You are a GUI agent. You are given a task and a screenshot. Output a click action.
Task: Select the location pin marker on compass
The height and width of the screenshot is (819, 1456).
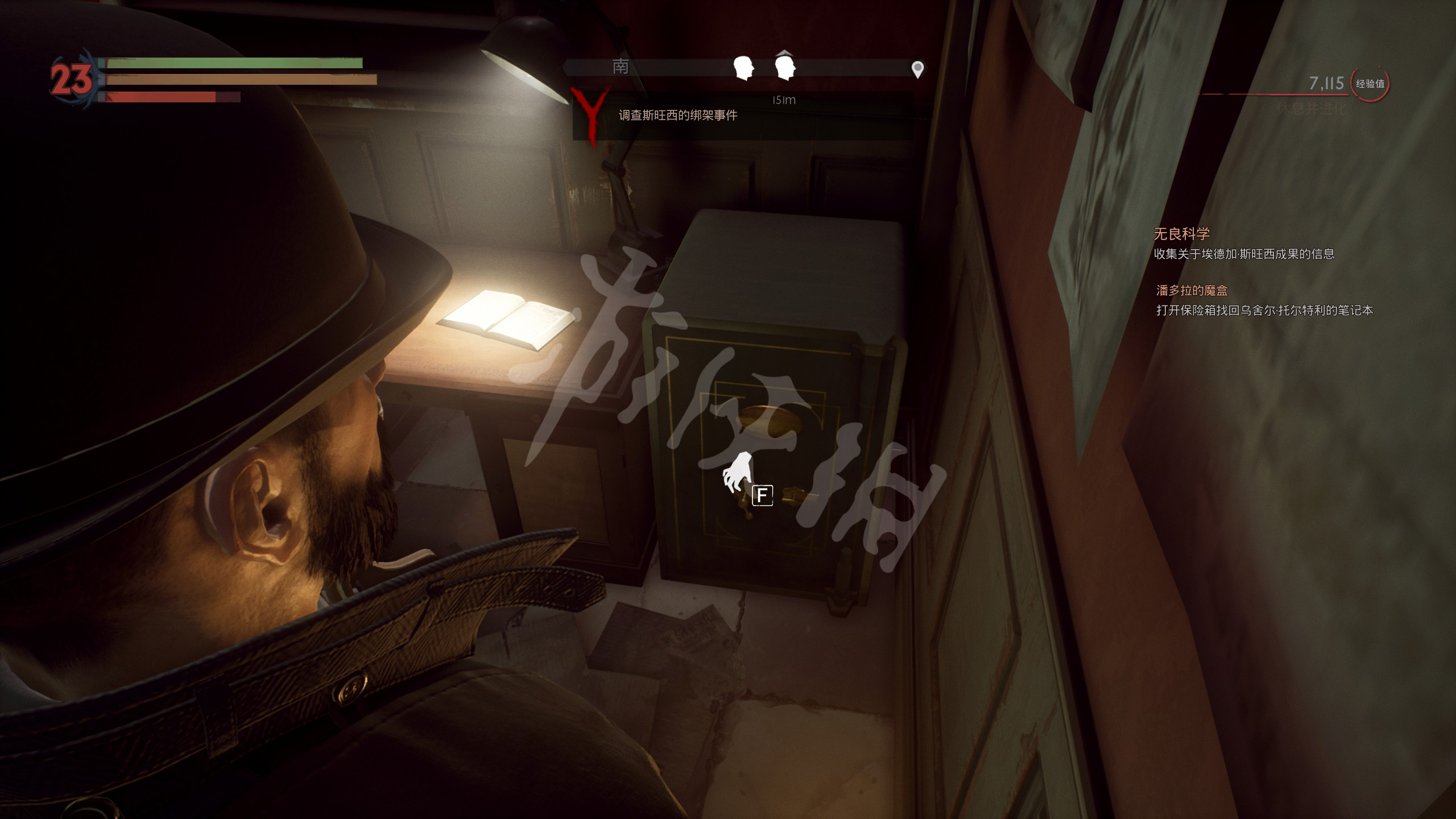pyautogui.click(x=917, y=69)
